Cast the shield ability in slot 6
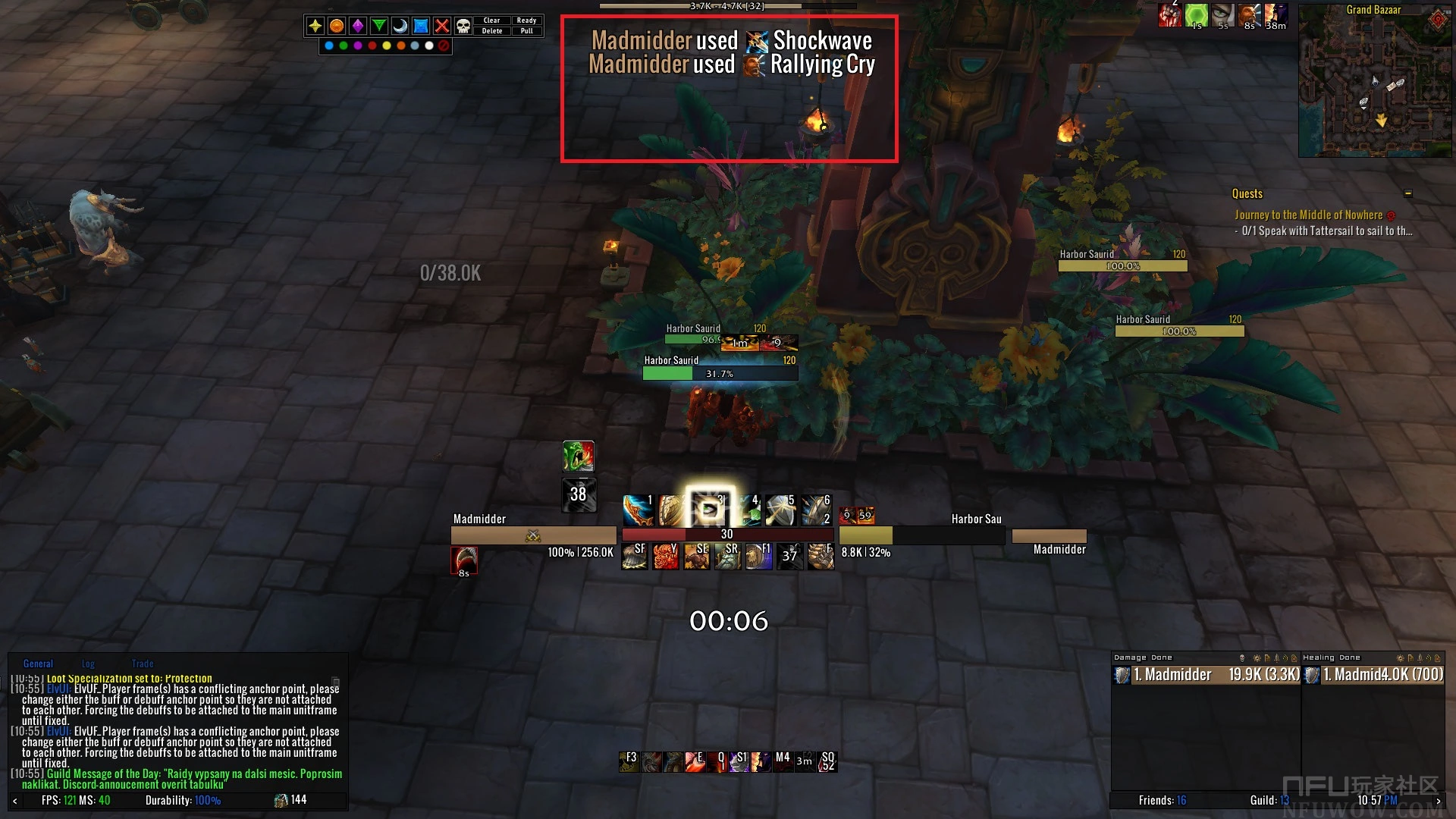The height and width of the screenshot is (819, 1456). (816, 510)
